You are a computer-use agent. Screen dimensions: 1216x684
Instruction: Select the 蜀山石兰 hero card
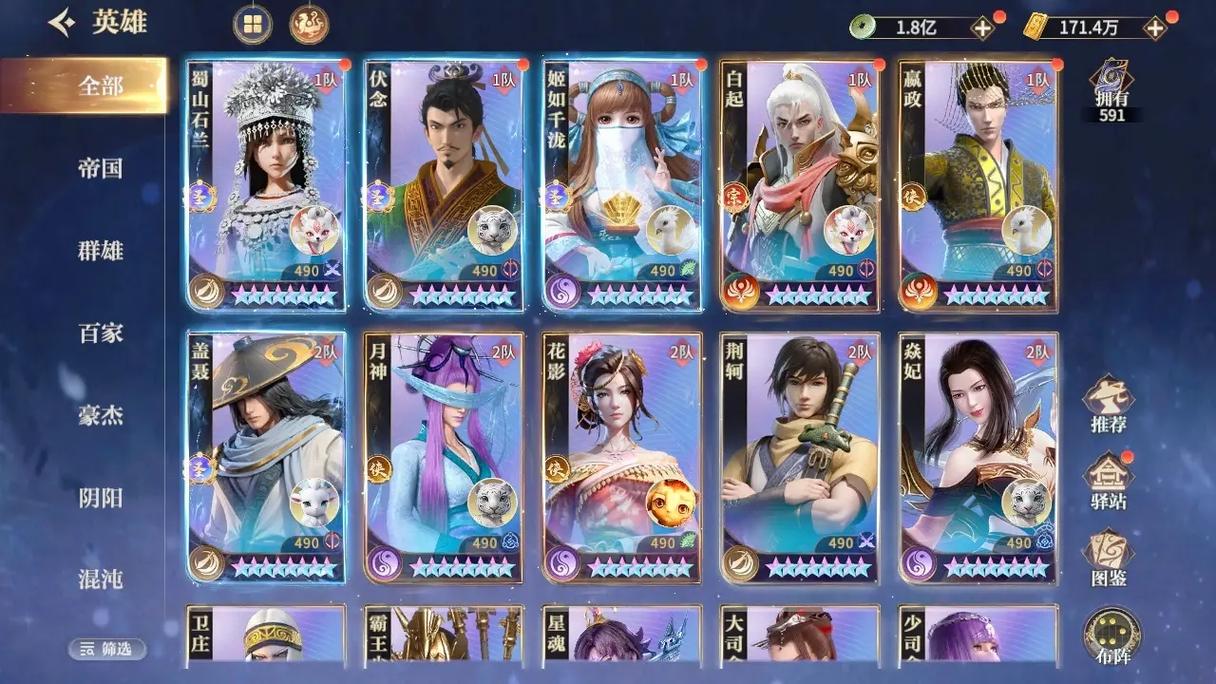pyautogui.click(x=266, y=185)
